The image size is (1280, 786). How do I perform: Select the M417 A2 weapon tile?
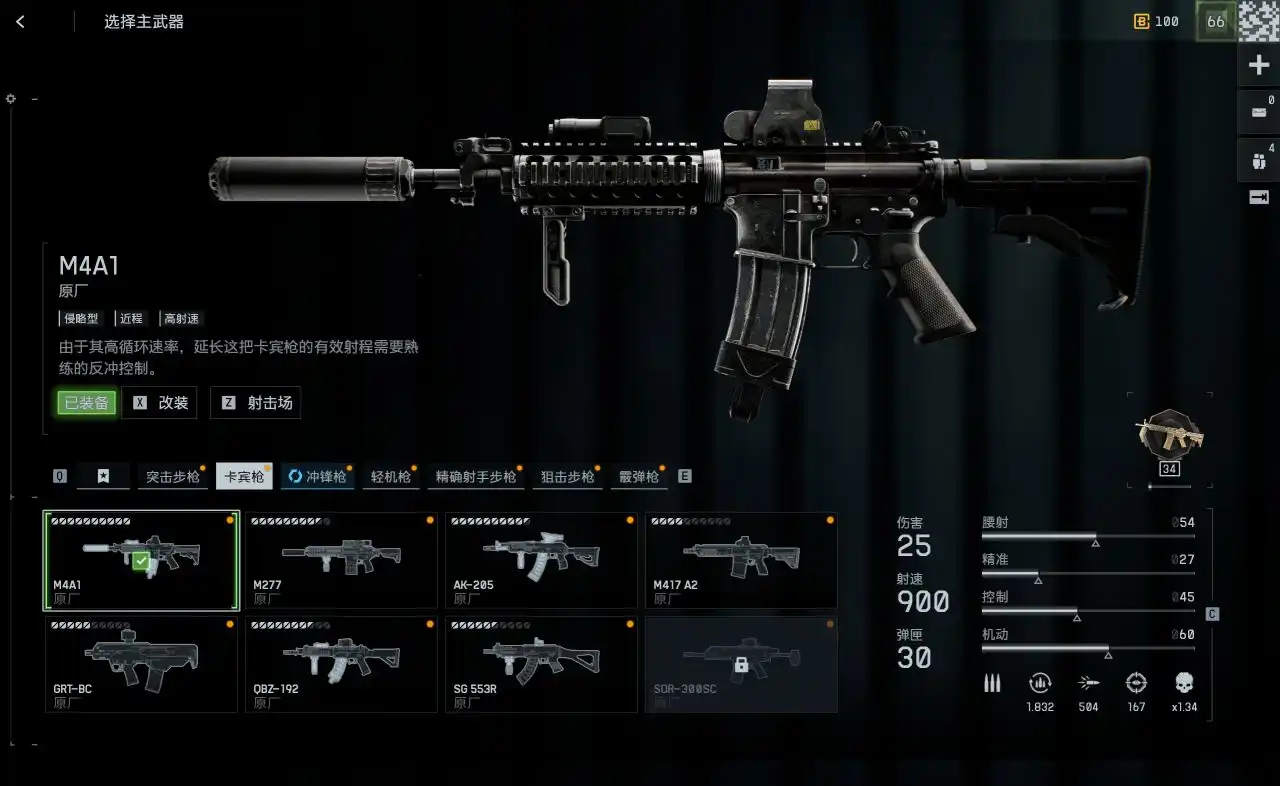[741, 560]
